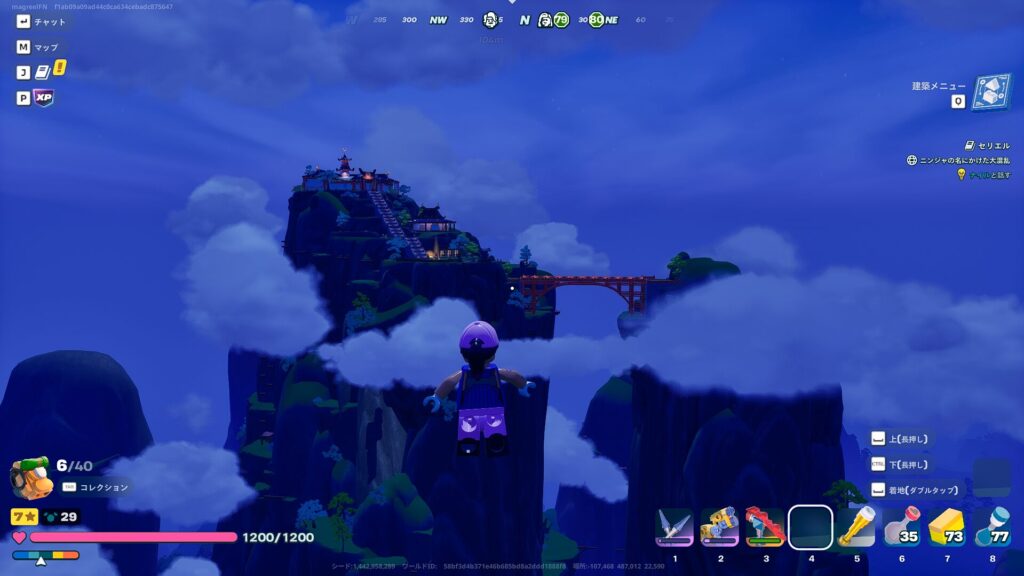Click the green 80 marker on compass
Viewport: 1024px width, 576px height.
point(597,20)
